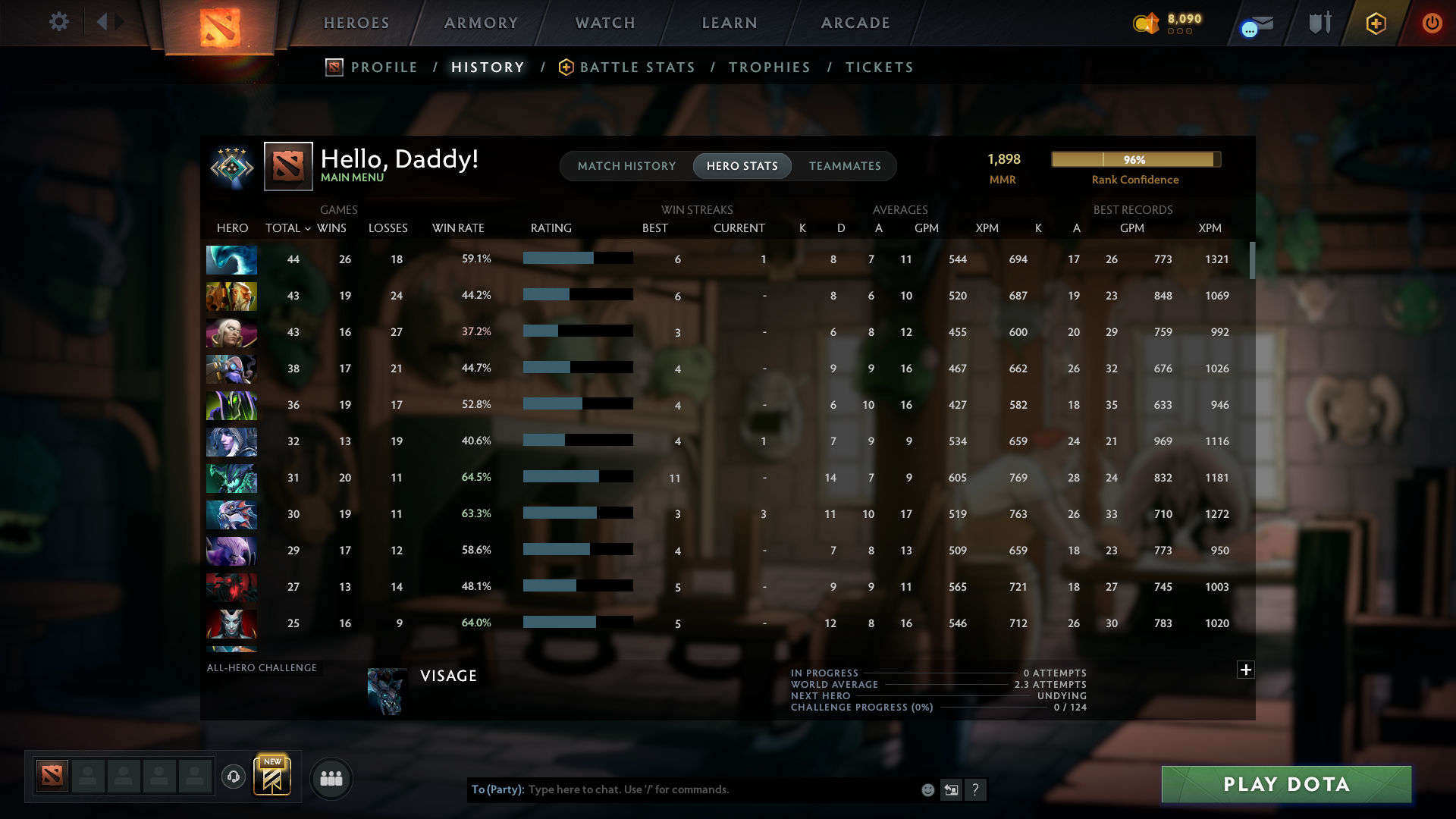Image resolution: width=1456 pixels, height=819 pixels.
Task: Click the party chat input field
Action: 682,789
